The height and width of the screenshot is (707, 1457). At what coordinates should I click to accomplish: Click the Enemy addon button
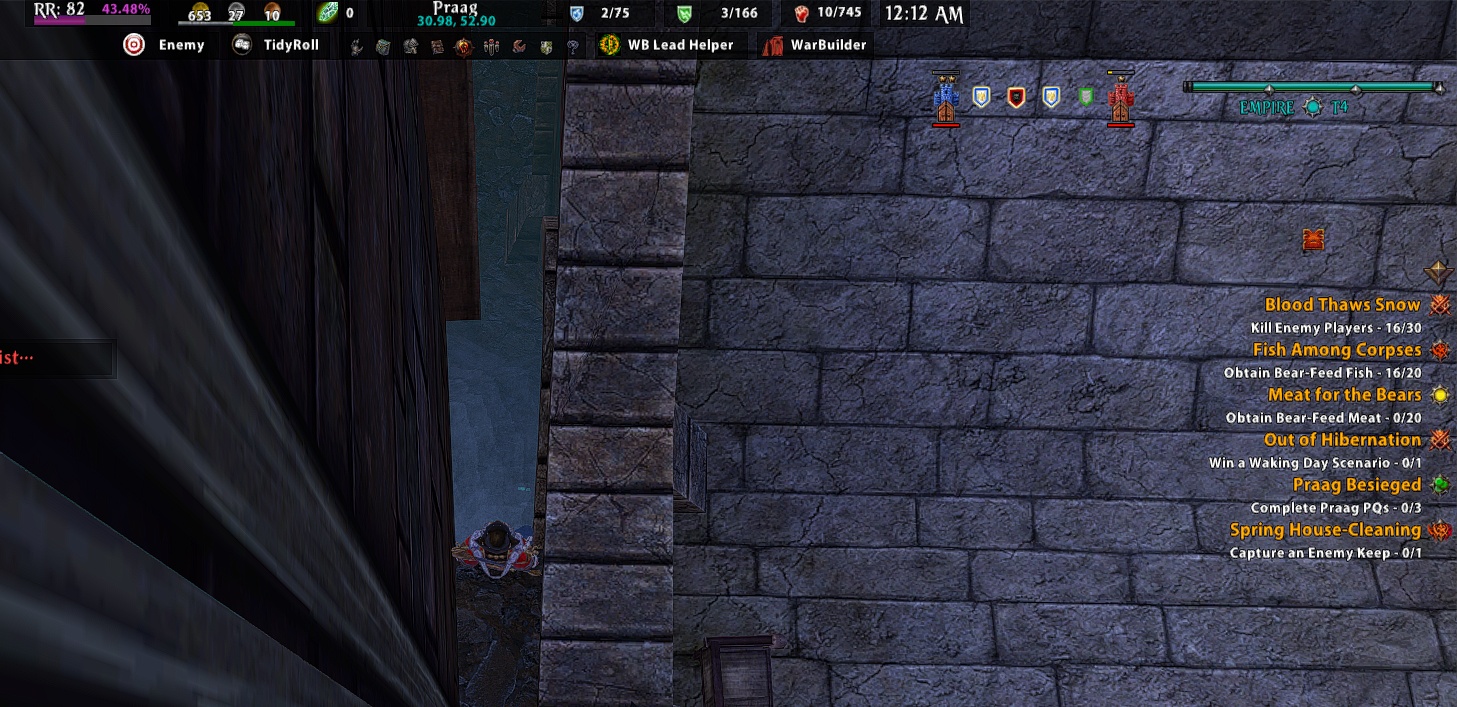pyautogui.click(x=164, y=45)
